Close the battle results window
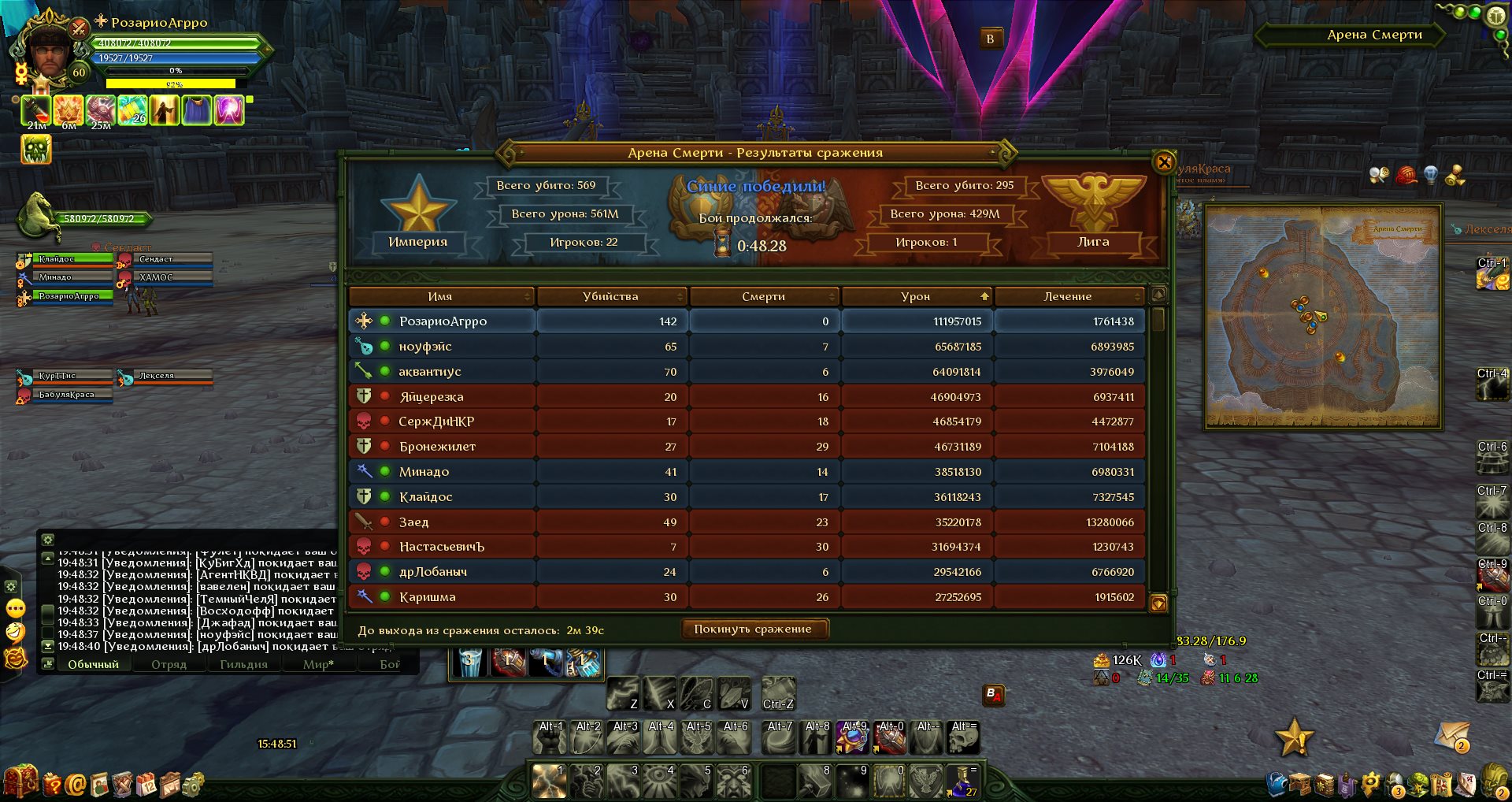Screen dimensions: 1512x802 [x=1163, y=162]
